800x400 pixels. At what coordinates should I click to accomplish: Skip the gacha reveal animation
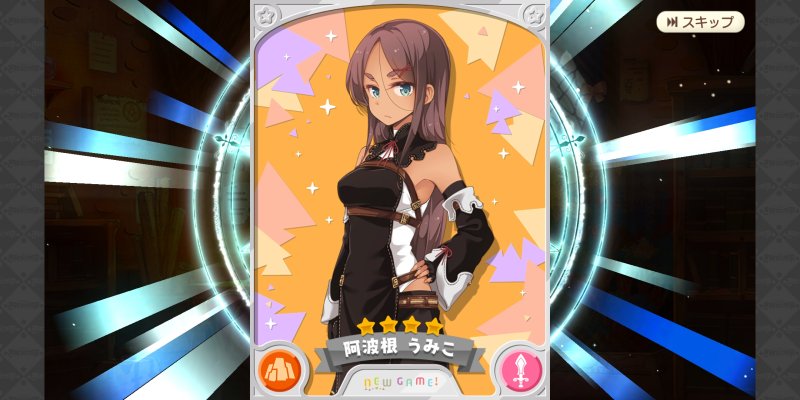(700, 22)
